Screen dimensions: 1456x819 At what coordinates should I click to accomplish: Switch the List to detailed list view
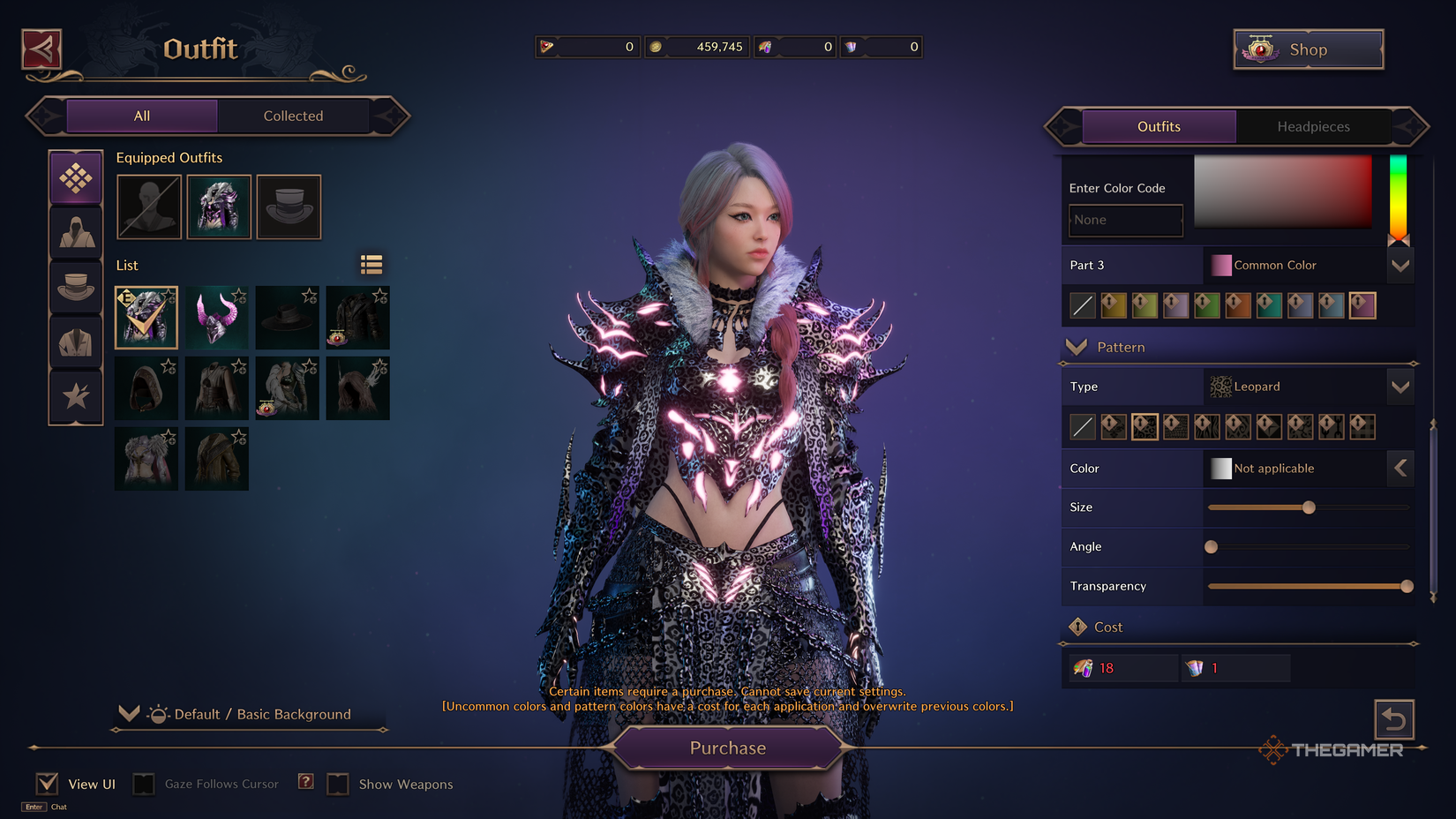371,264
